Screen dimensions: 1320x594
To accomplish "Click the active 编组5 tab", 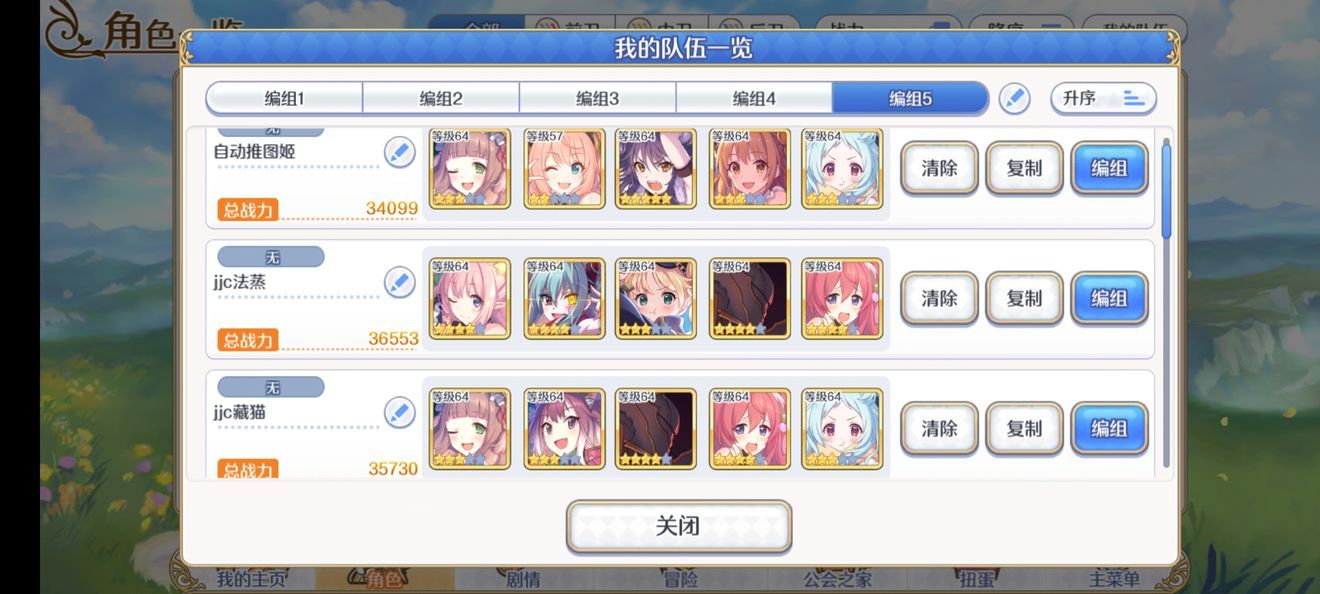I will [910, 99].
